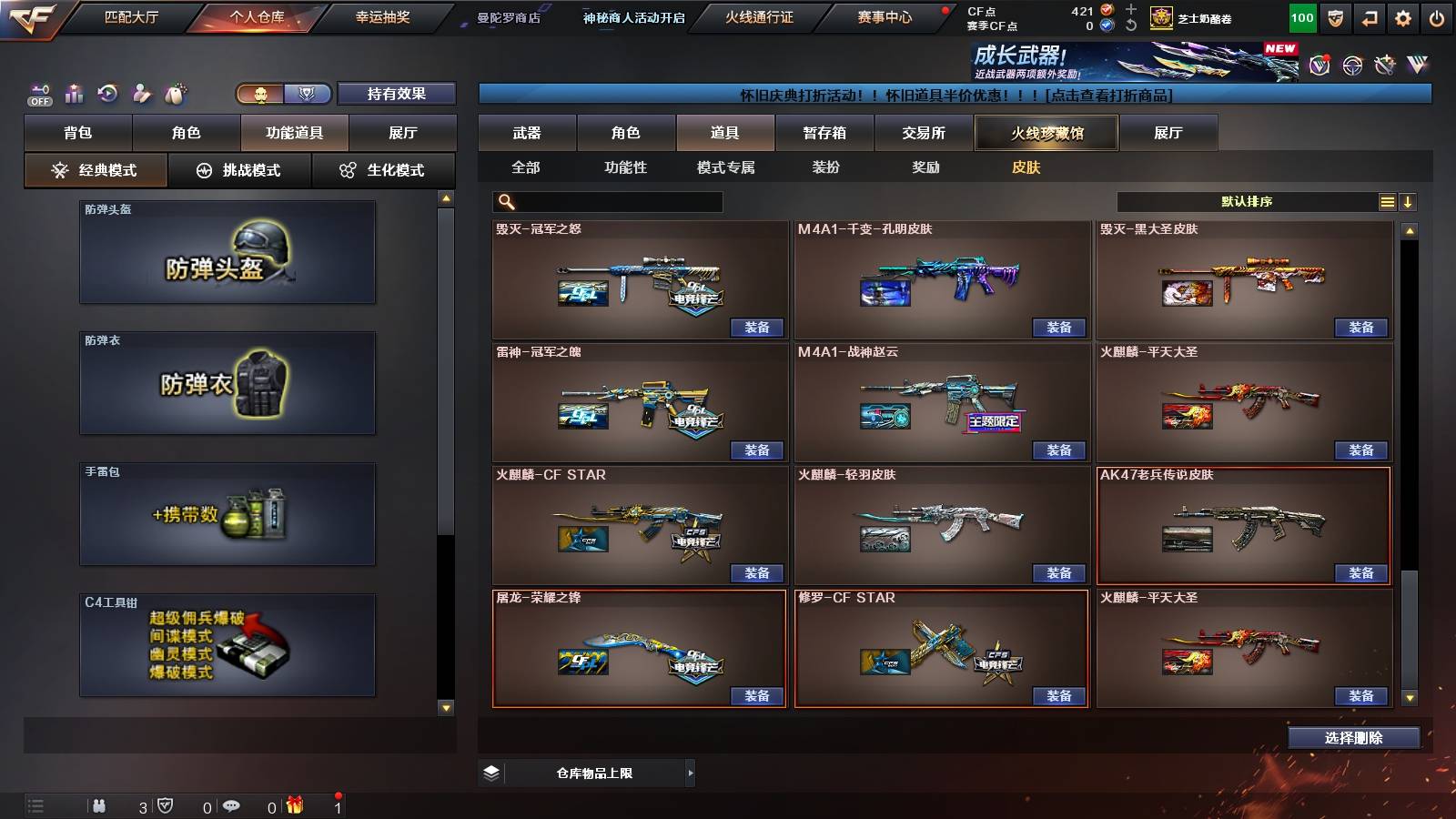1456x819 pixels.
Task: Click the descending sort arrow
Action: (x=1408, y=201)
